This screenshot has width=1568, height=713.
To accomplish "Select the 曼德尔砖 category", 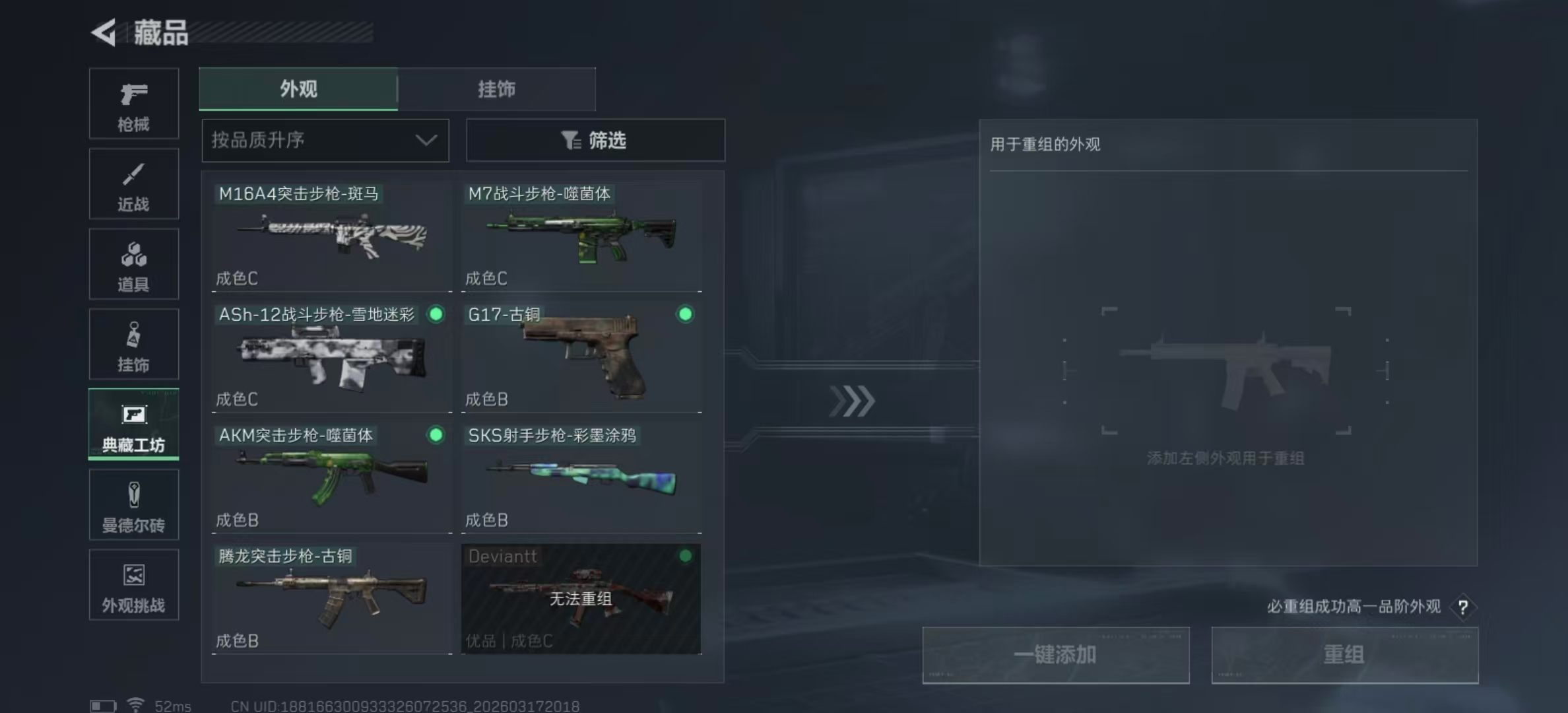I will coord(133,505).
